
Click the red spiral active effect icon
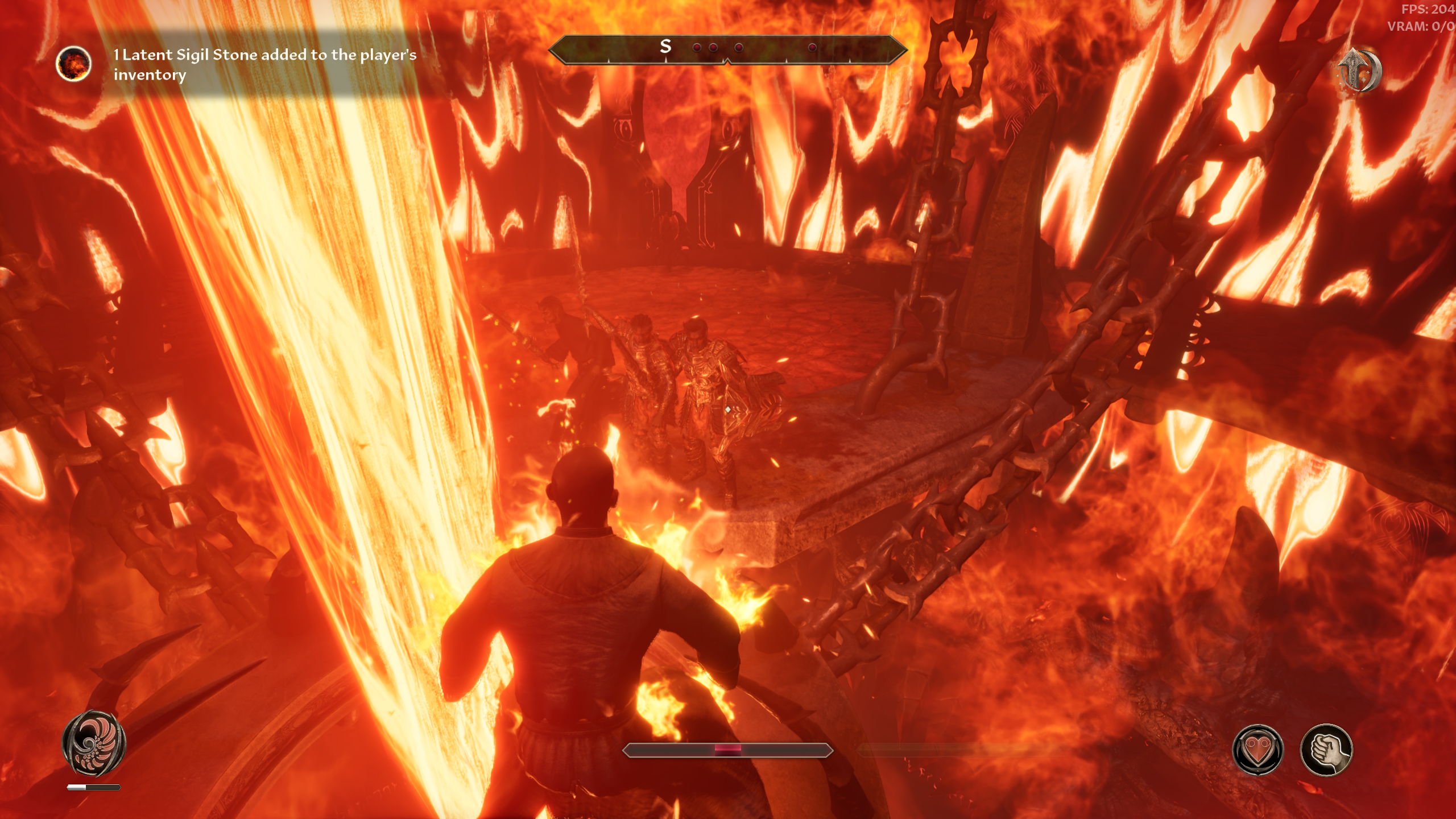pos(94,742)
